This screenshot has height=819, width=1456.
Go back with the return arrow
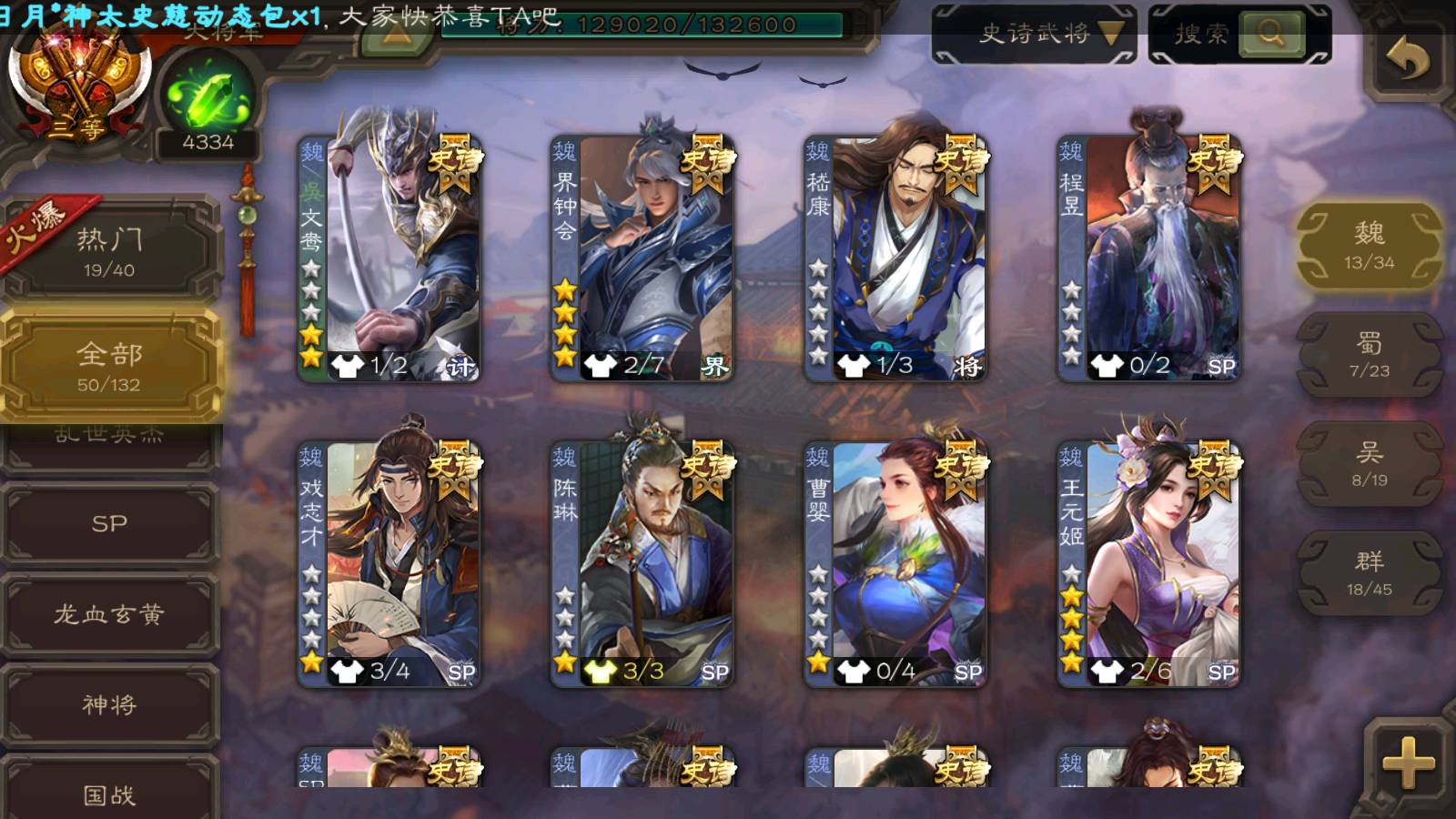tap(1407, 61)
